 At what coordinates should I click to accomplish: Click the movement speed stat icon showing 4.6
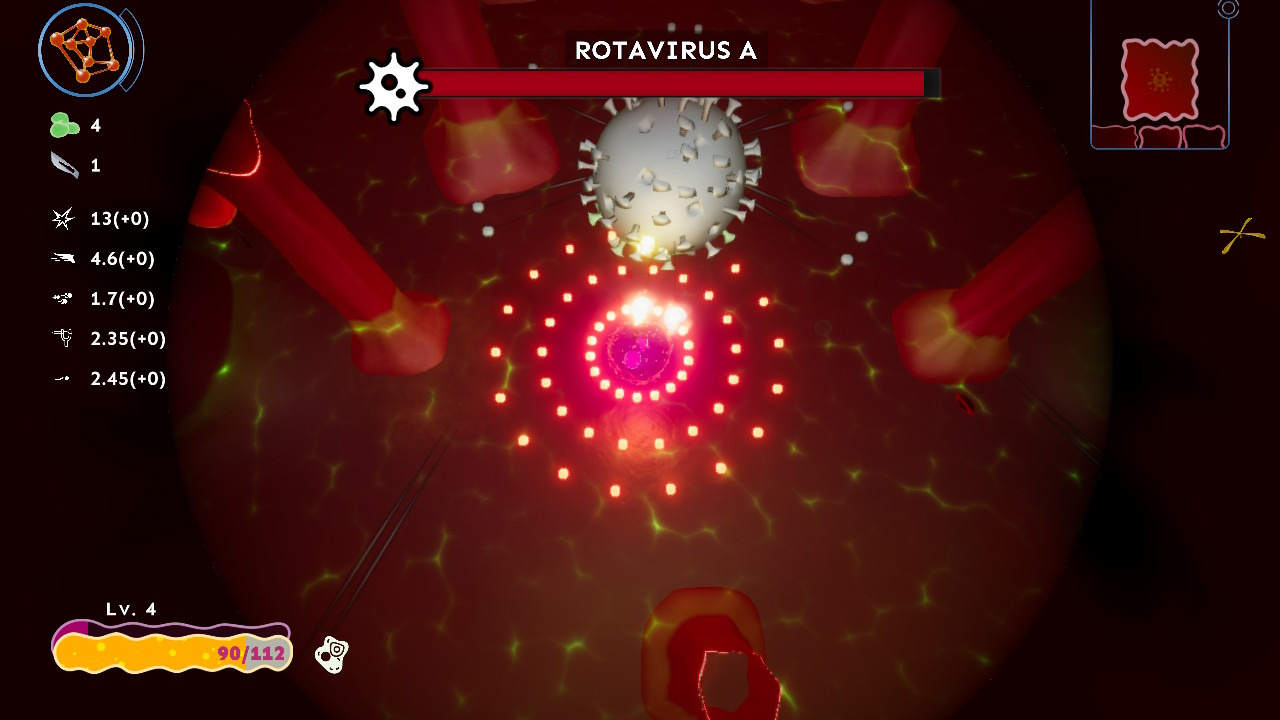62,259
